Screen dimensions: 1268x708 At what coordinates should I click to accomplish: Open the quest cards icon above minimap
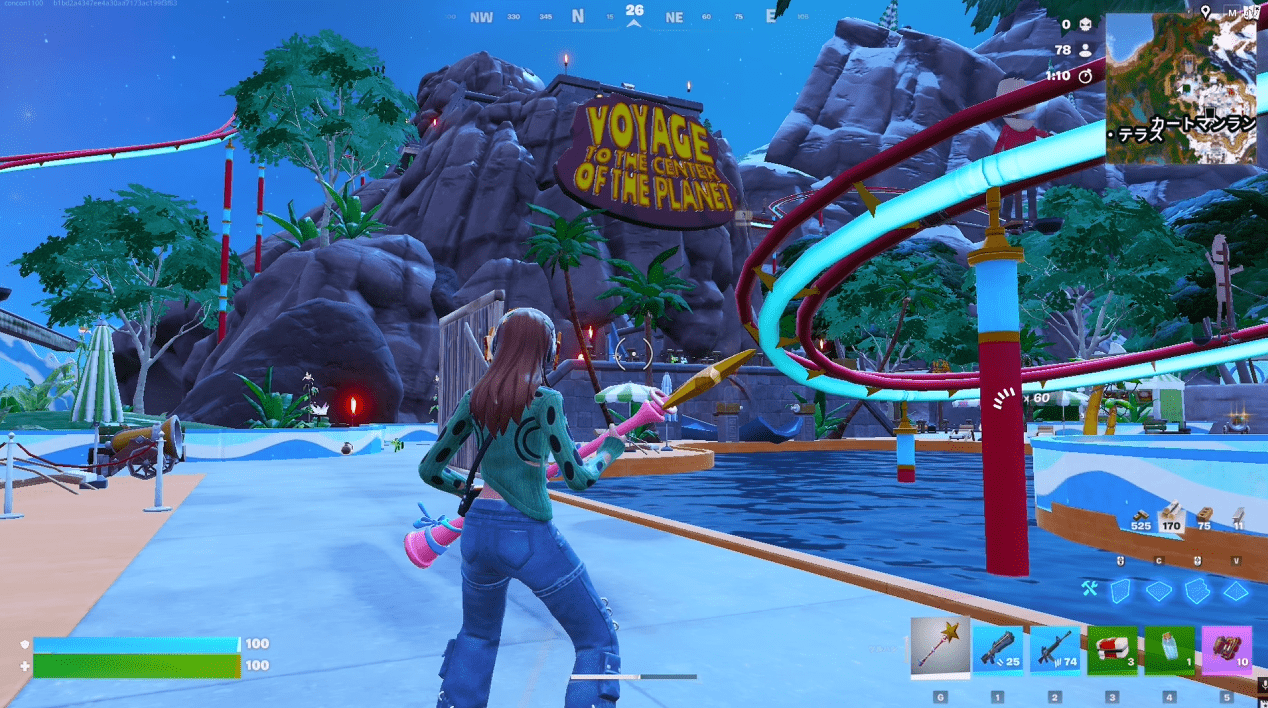[1250, 11]
